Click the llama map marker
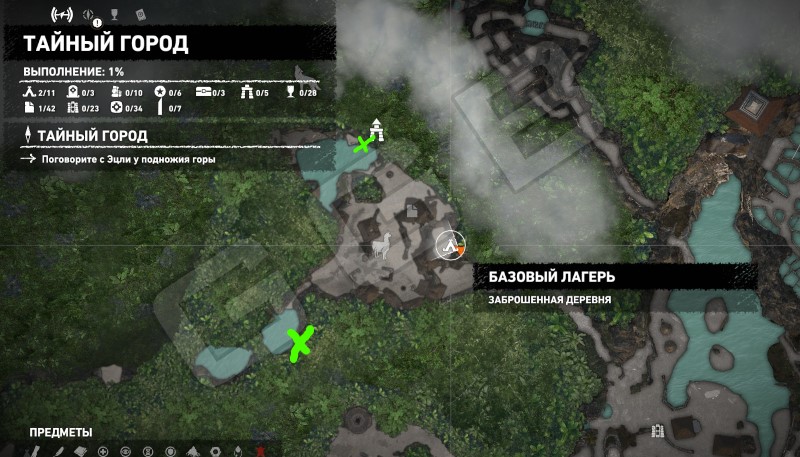Screen dimensions: 800x457 click(381, 247)
